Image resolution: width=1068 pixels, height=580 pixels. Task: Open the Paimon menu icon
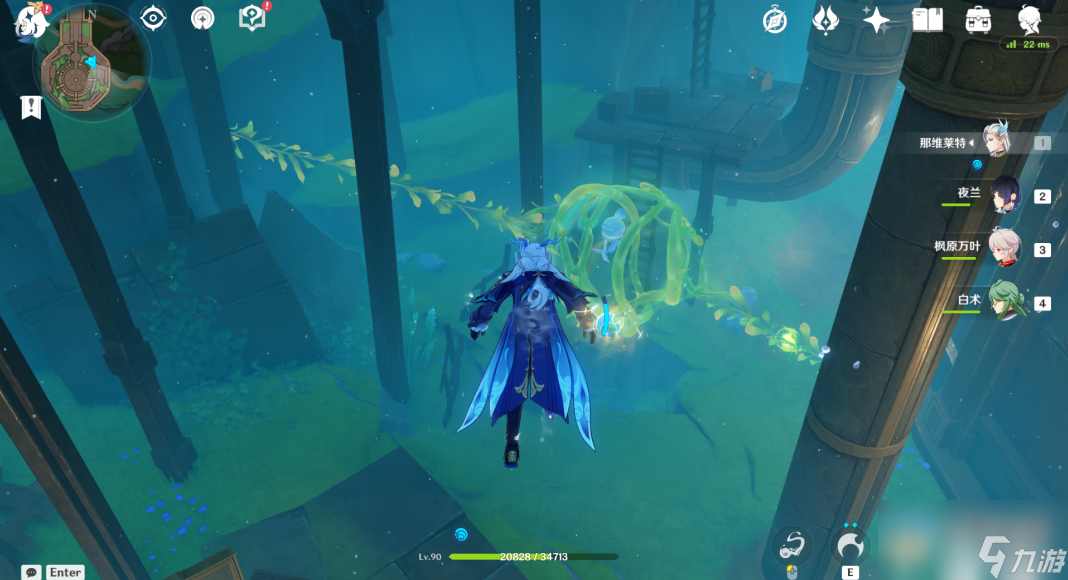(x=30, y=20)
